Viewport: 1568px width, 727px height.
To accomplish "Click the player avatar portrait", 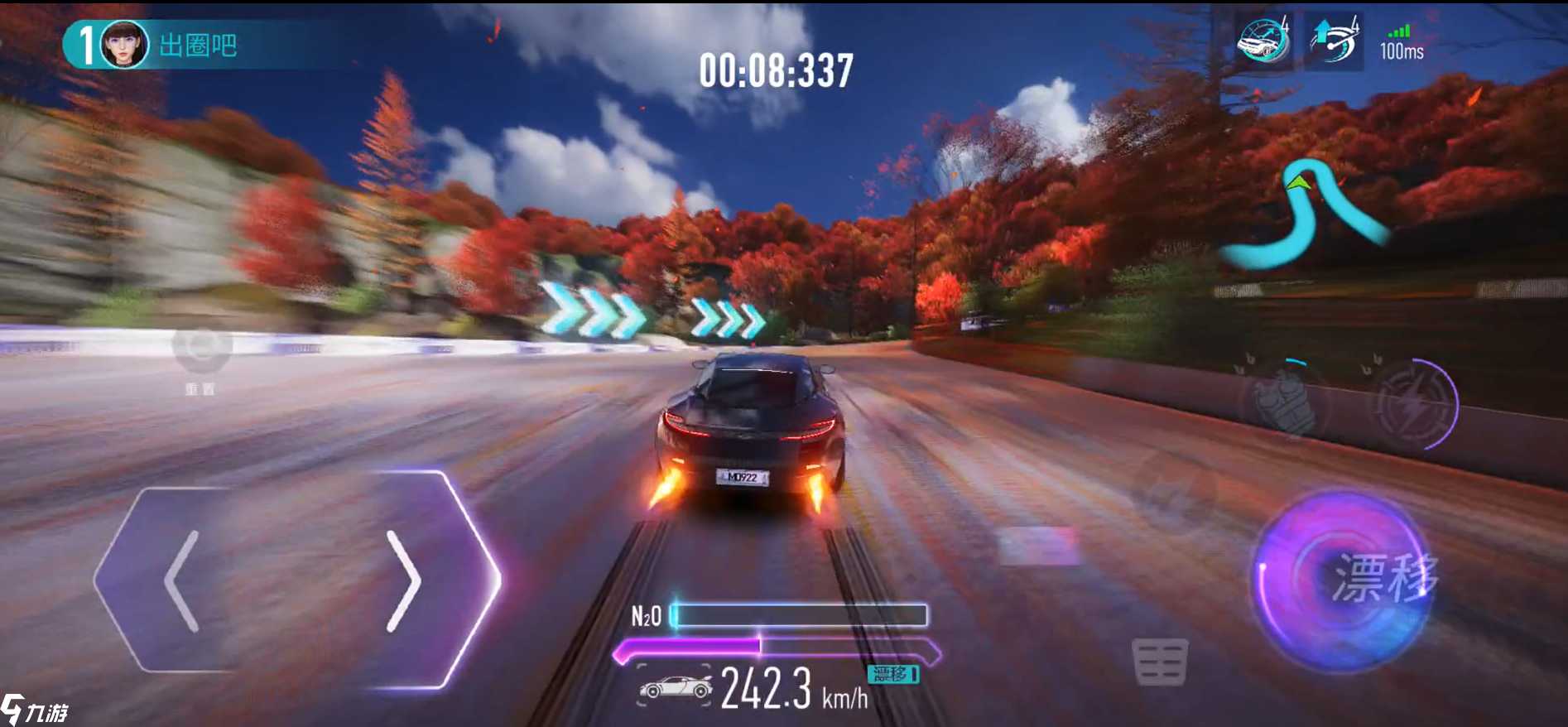I will click(x=125, y=45).
